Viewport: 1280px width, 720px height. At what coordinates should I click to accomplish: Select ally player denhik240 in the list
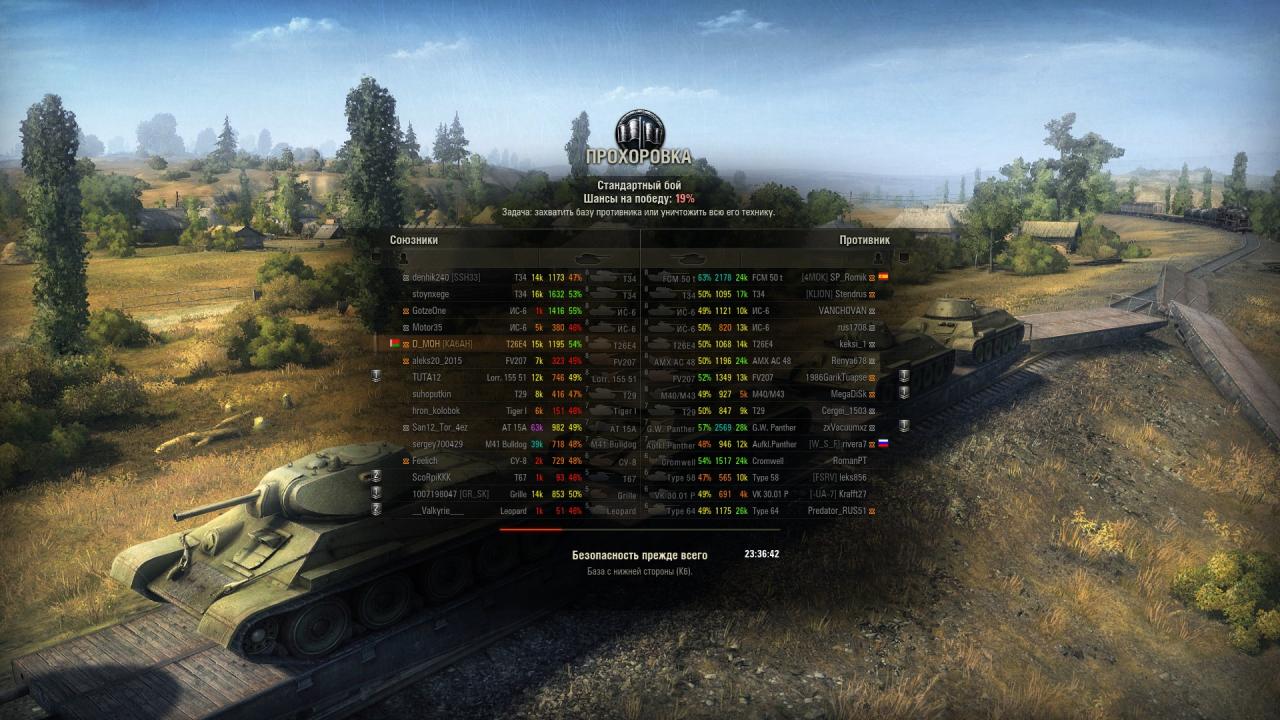point(446,277)
